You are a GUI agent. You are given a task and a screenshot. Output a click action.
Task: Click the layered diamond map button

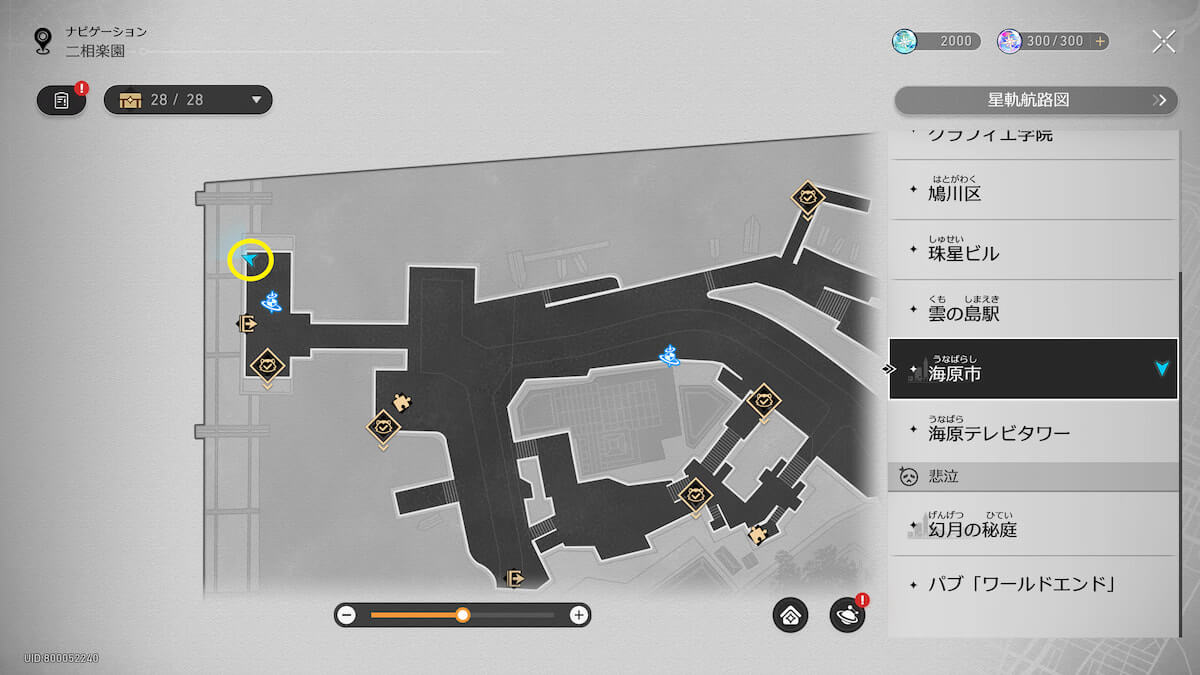pos(790,616)
